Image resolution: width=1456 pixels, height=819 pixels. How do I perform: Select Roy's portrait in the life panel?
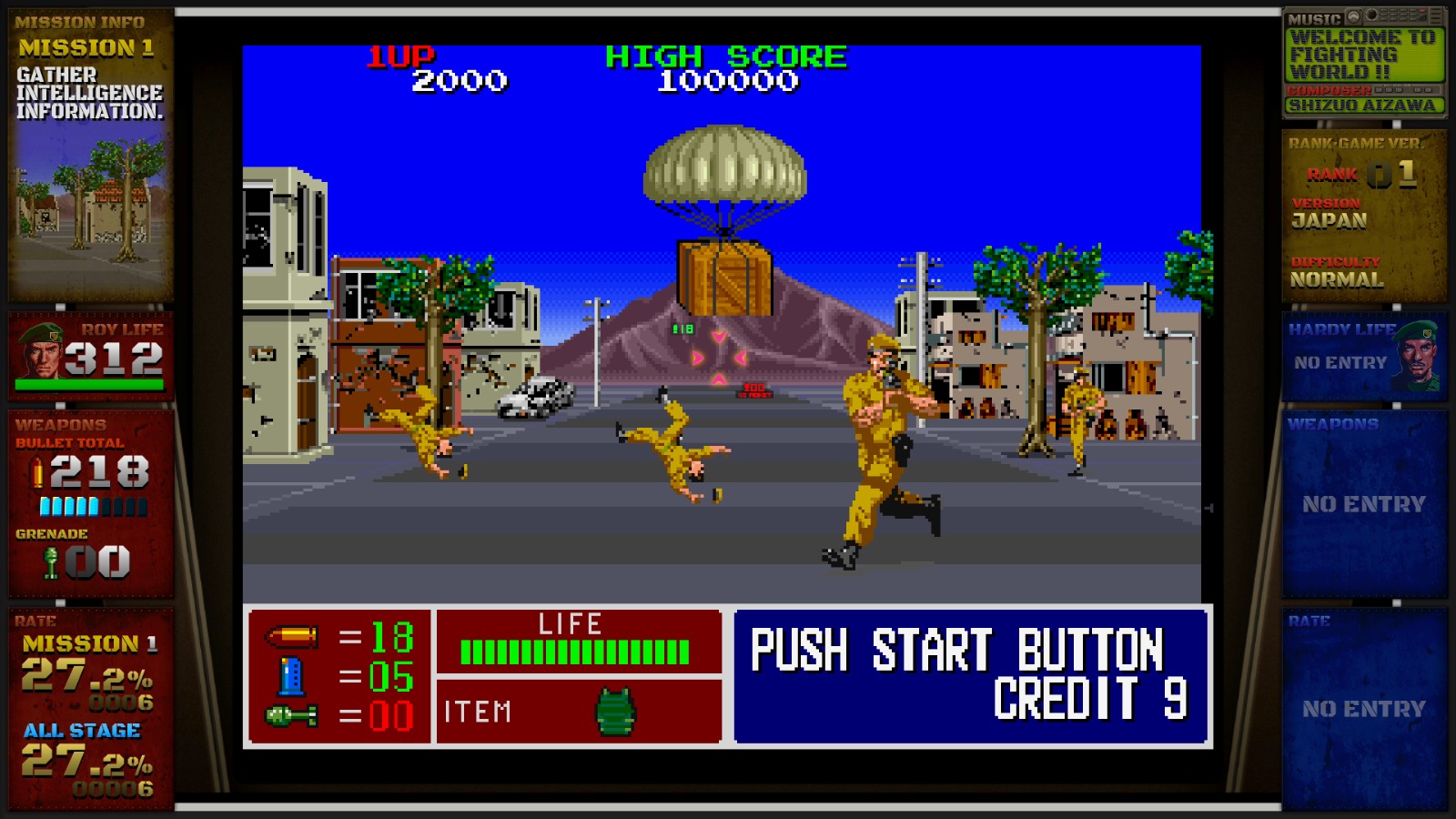coord(41,350)
